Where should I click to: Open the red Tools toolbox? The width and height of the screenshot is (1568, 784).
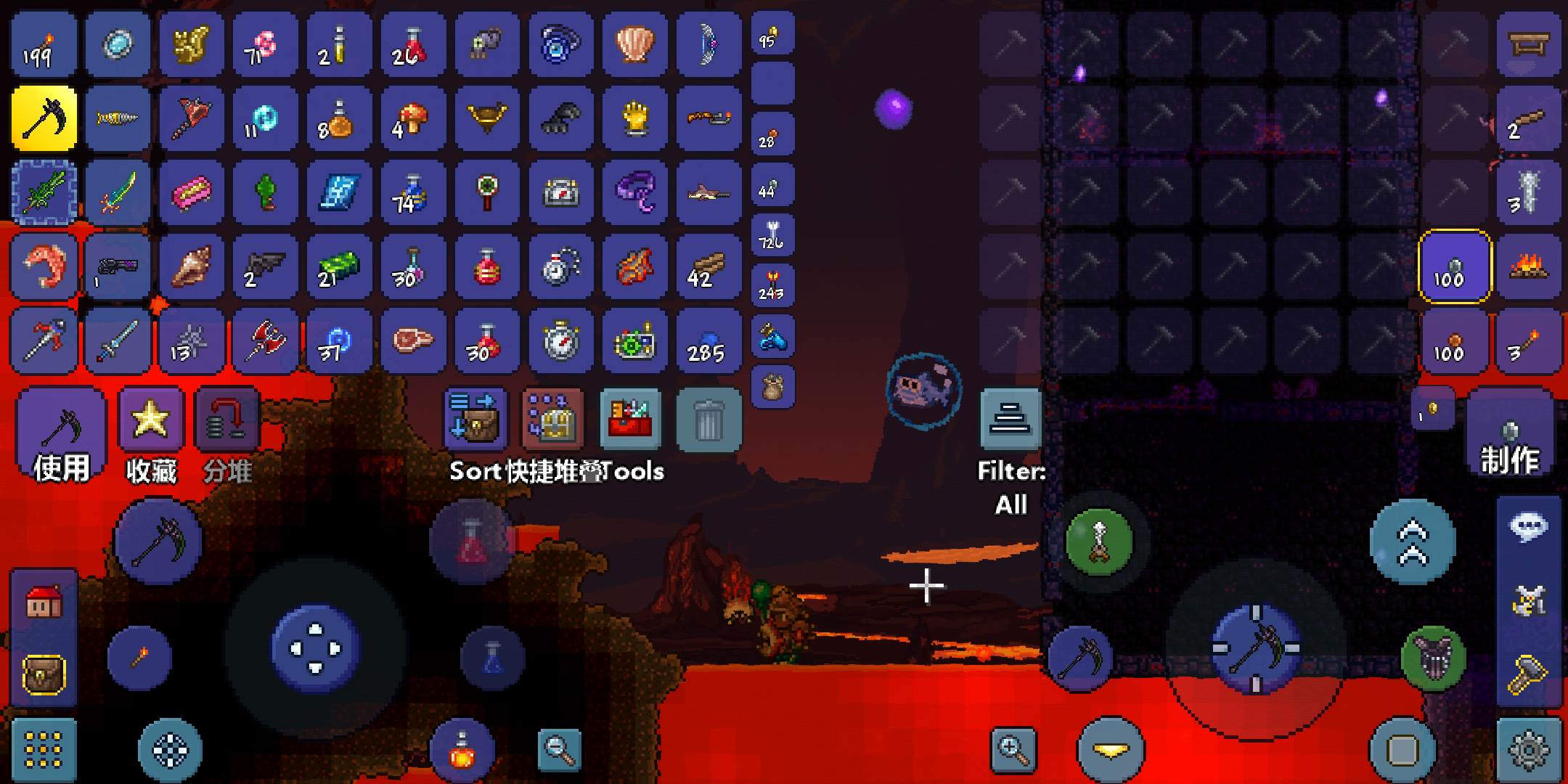(630, 420)
